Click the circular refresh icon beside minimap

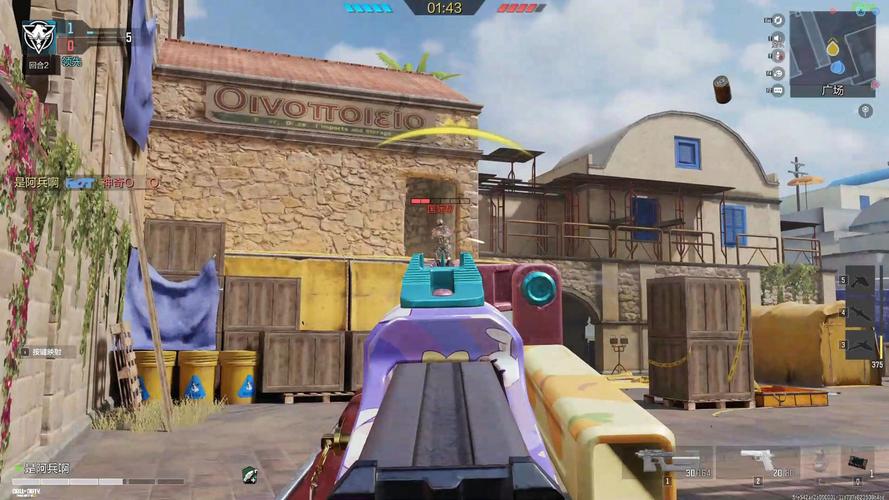(x=777, y=20)
